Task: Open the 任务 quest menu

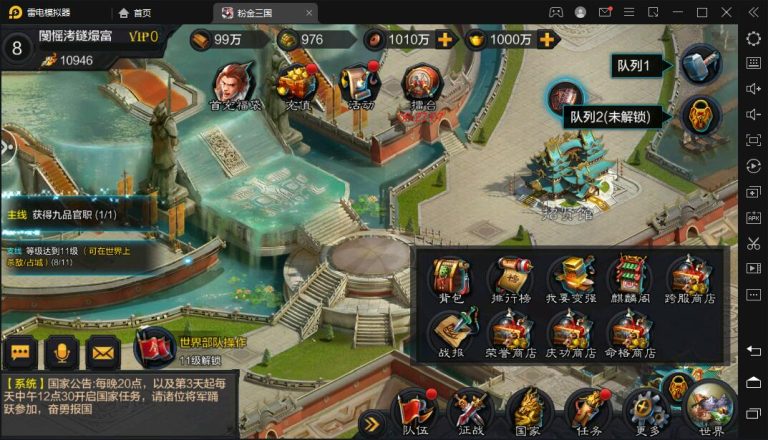Action: tap(588, 411)
